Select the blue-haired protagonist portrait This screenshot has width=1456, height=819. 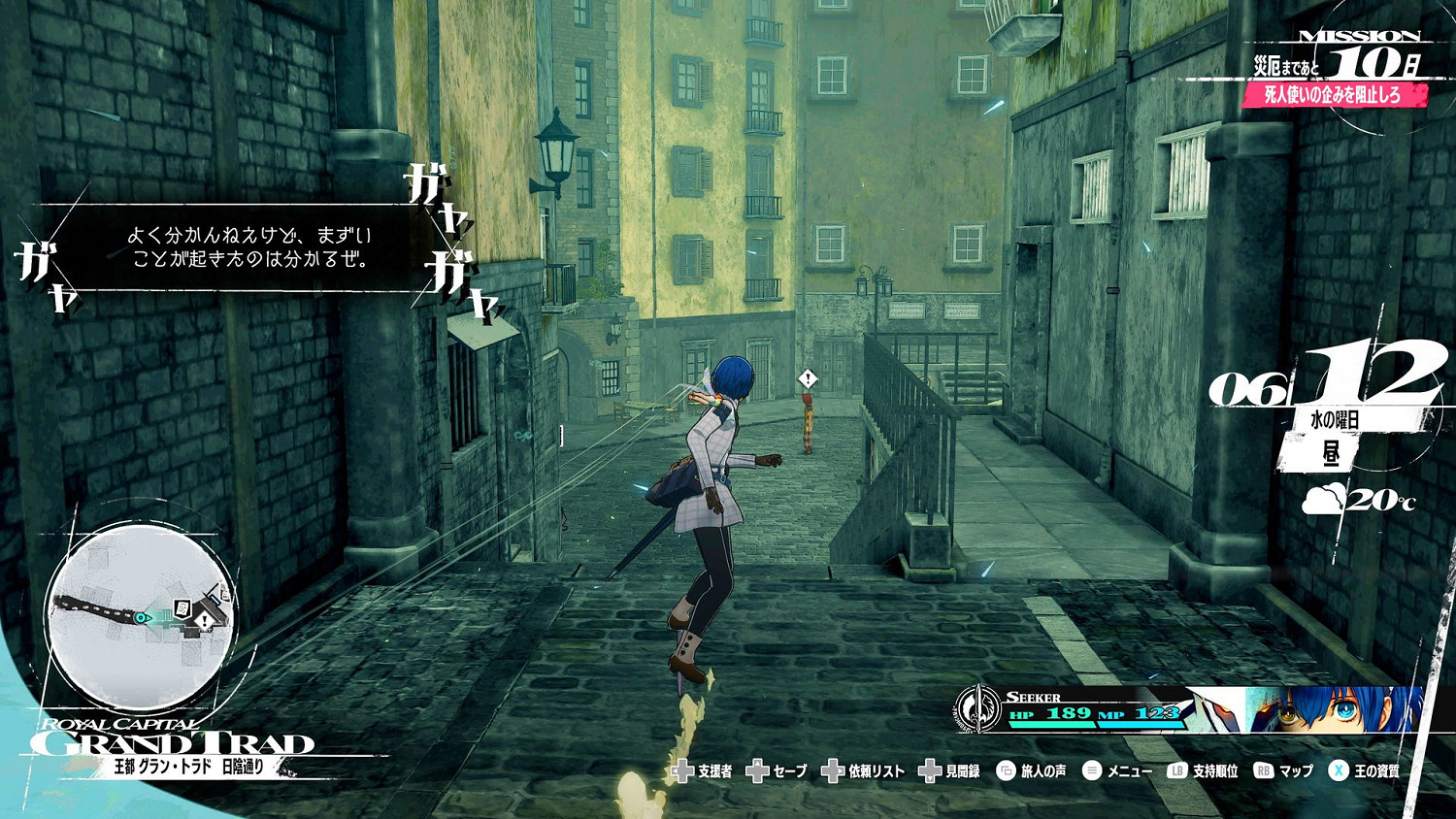[x=1335, y=709]
